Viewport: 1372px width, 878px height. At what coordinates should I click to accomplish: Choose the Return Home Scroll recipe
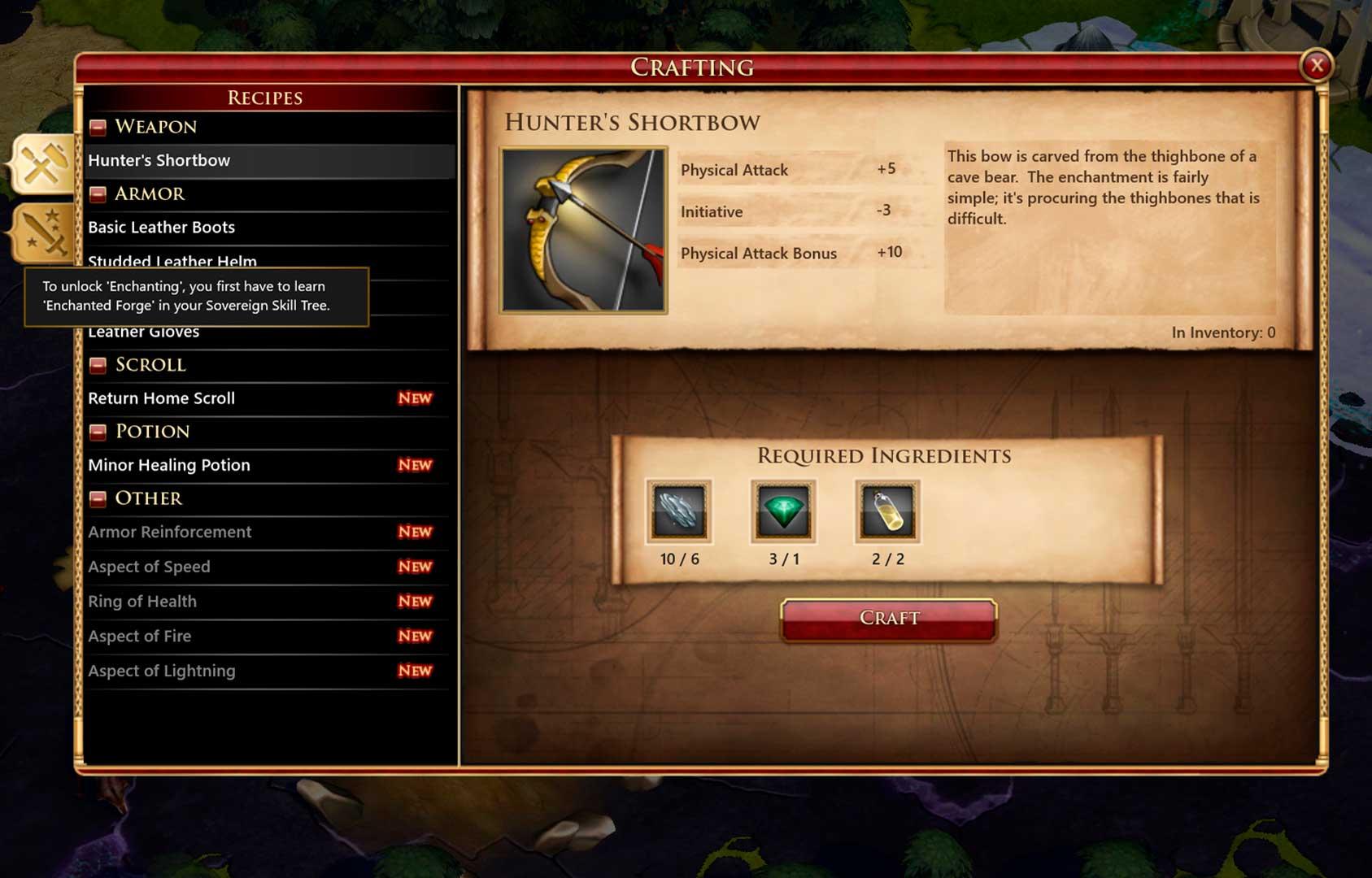[268, 398]
